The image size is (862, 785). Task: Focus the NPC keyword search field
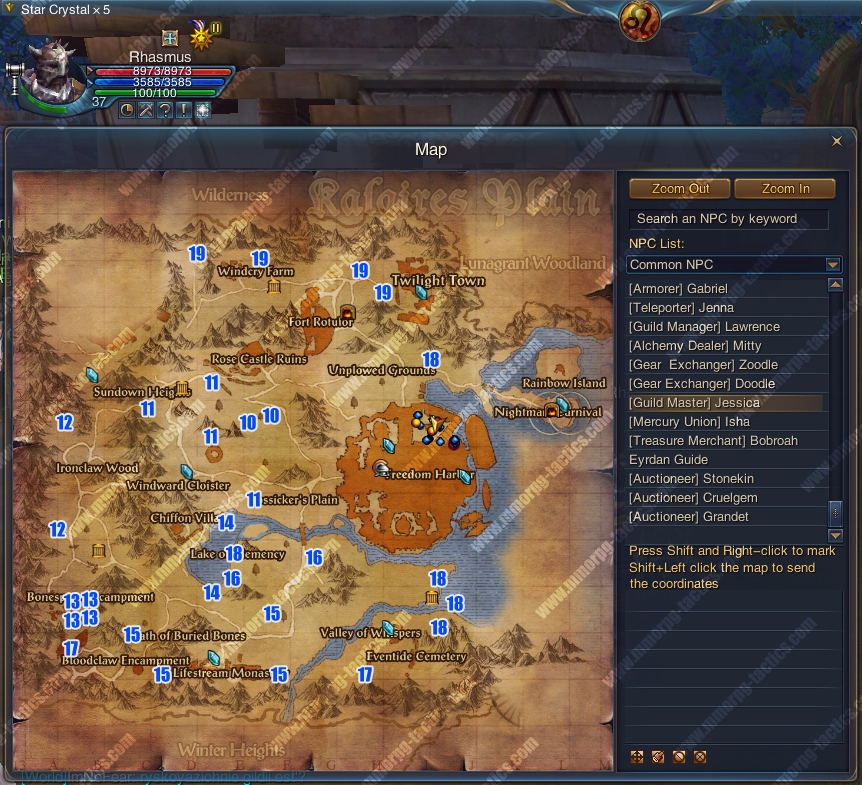[728, 219]
